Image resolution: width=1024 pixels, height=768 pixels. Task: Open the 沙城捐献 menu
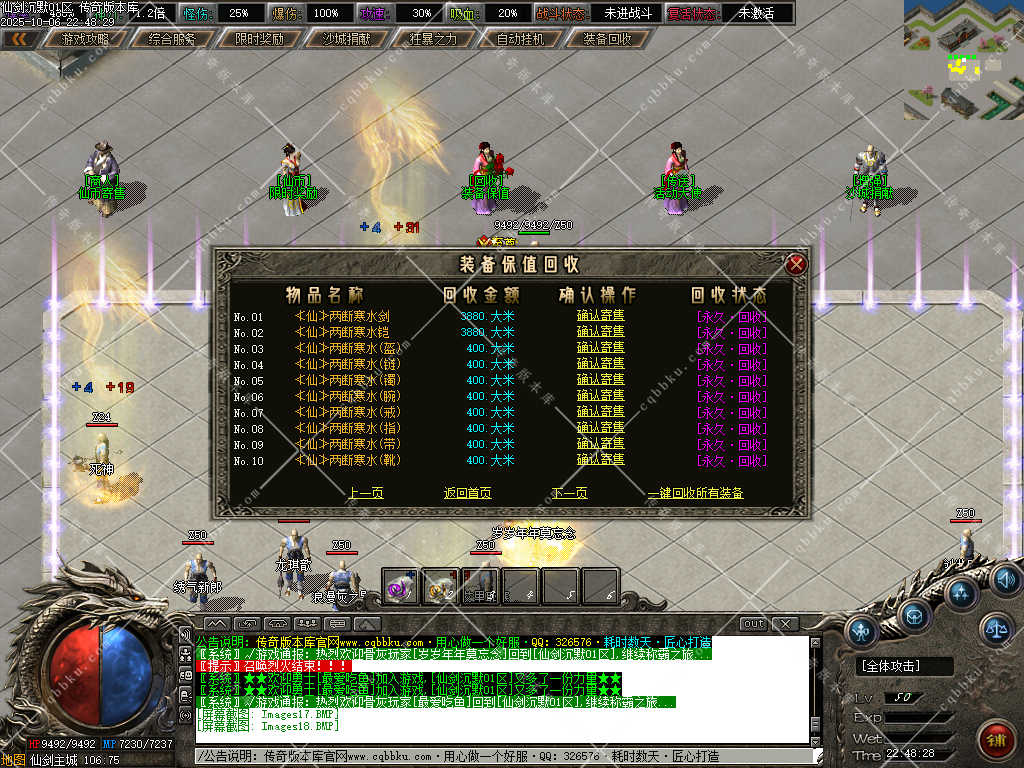pos(346,39)
